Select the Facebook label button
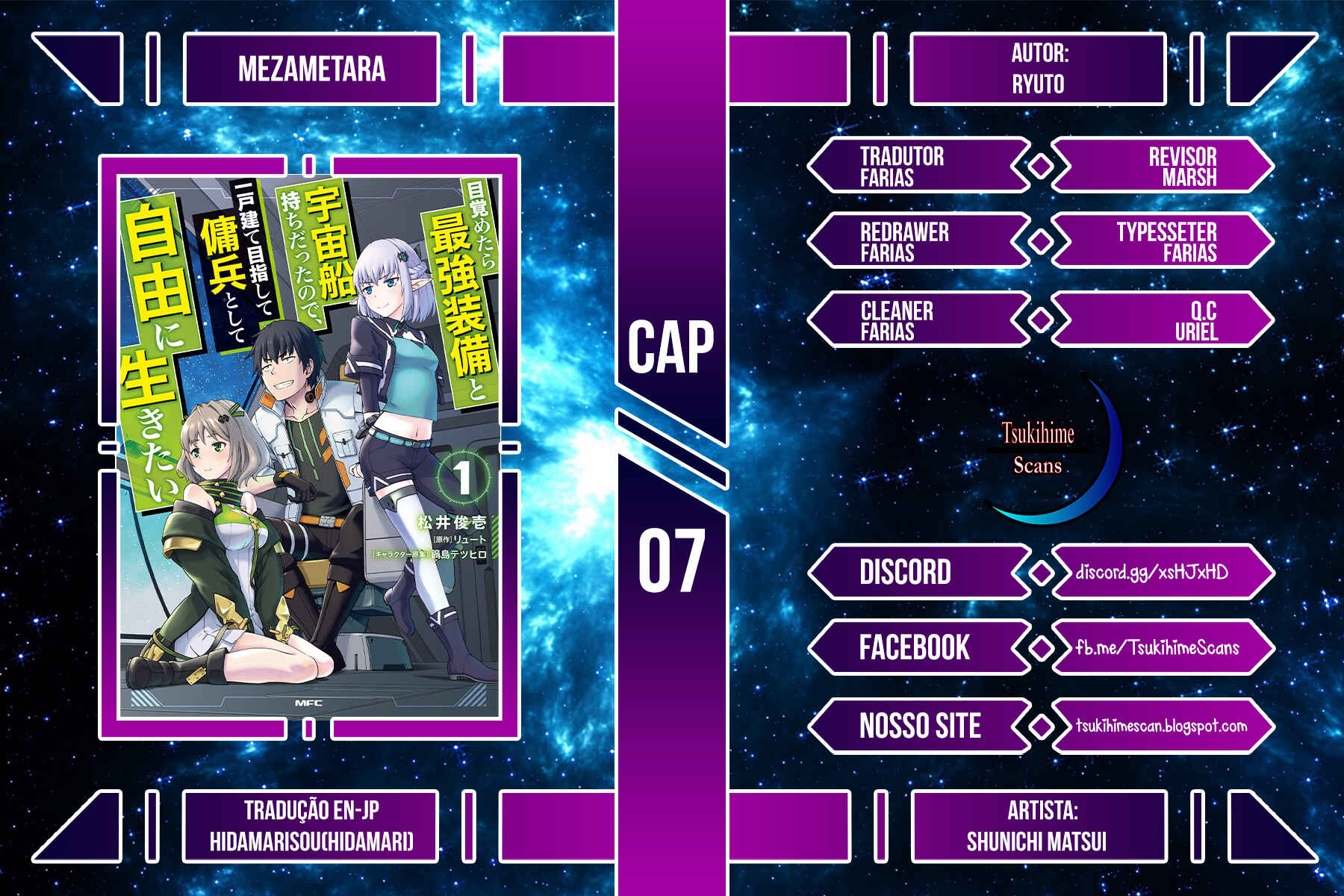Image resolution: width=1344 pixels, height=896 pixels. pyautogui.click(x=914, y=647)
